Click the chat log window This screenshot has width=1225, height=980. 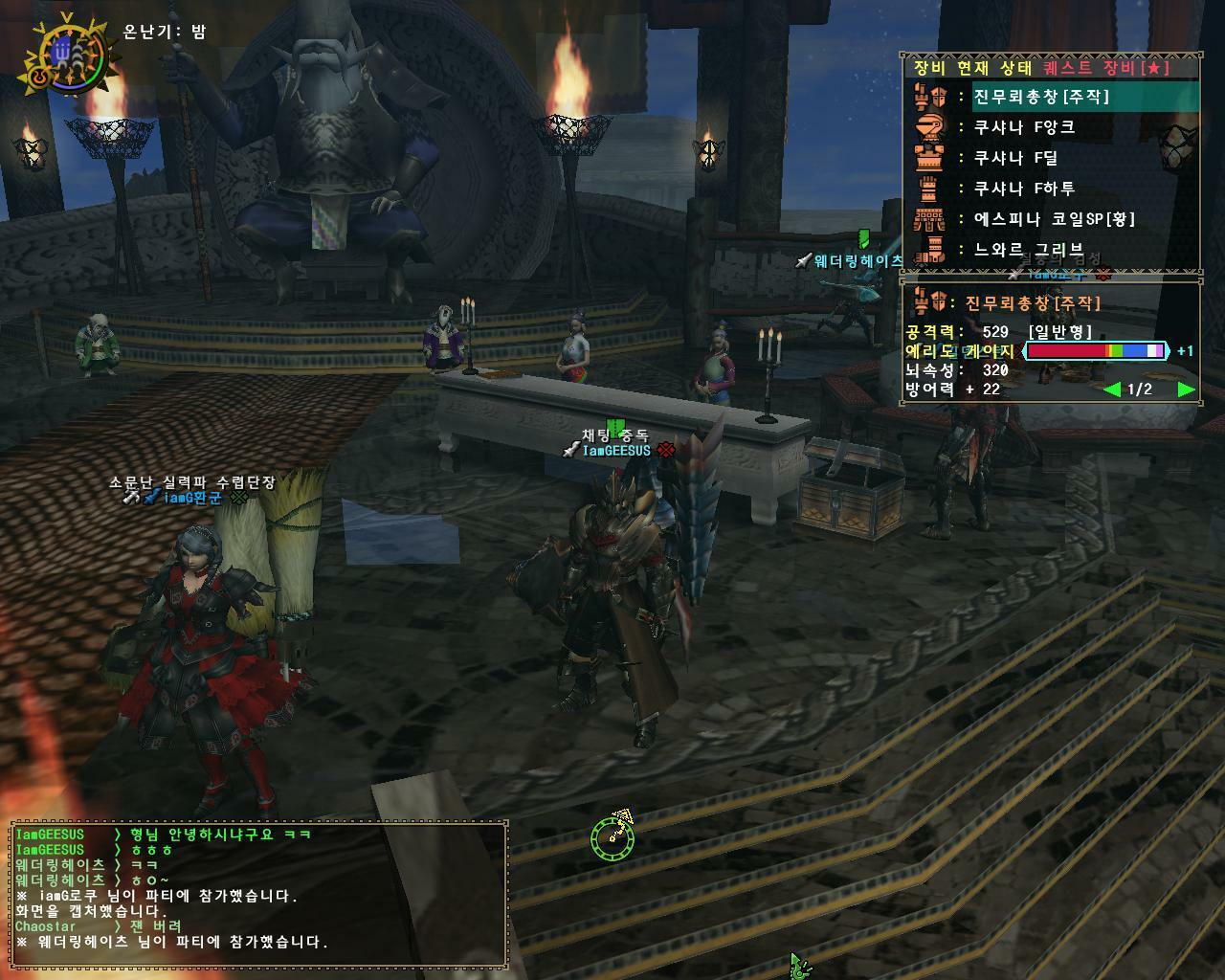258,892
